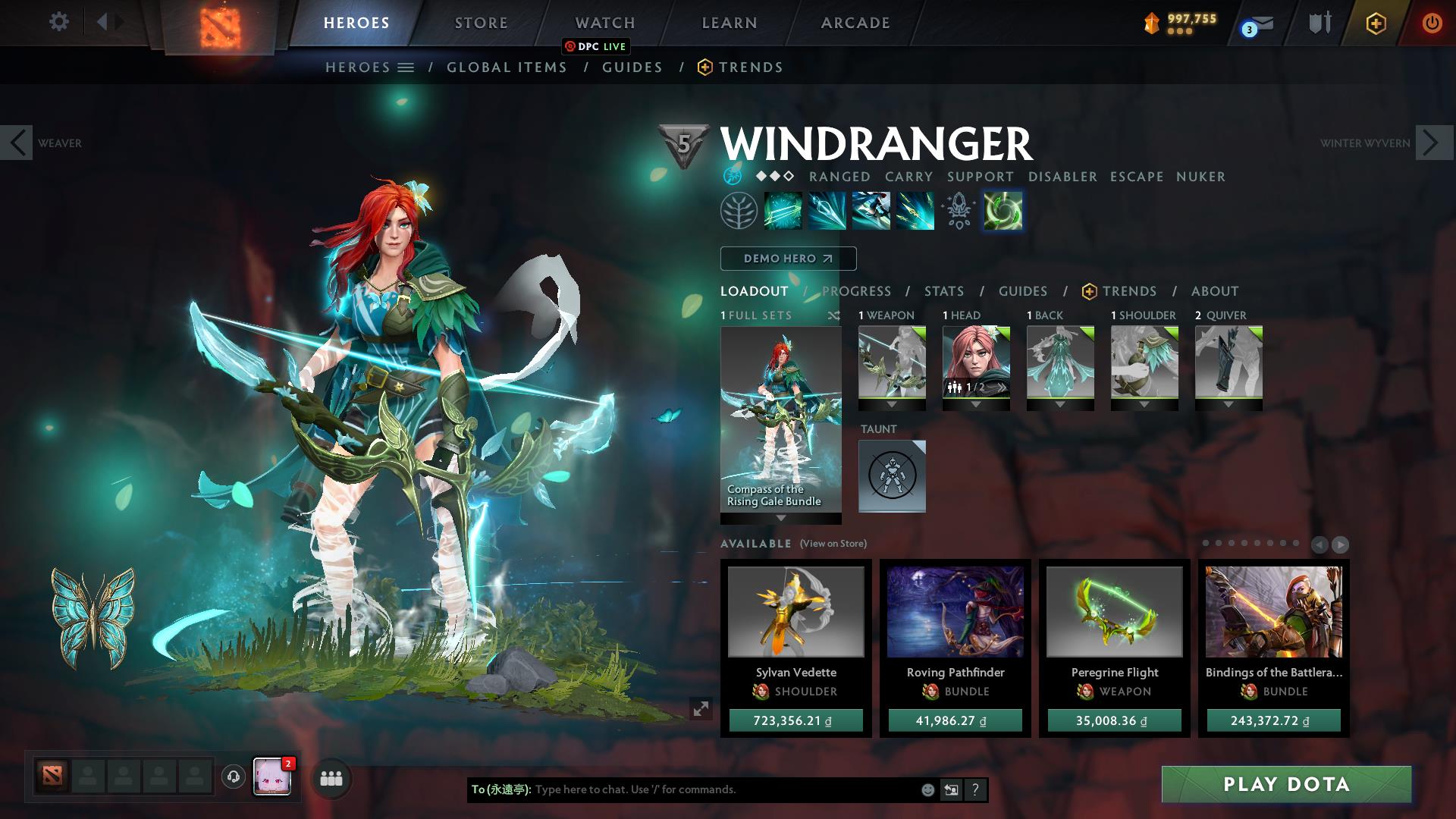Toggle the Taunt slot item
The width and height of the screenshot is (1456, 819).
point(892,476)
